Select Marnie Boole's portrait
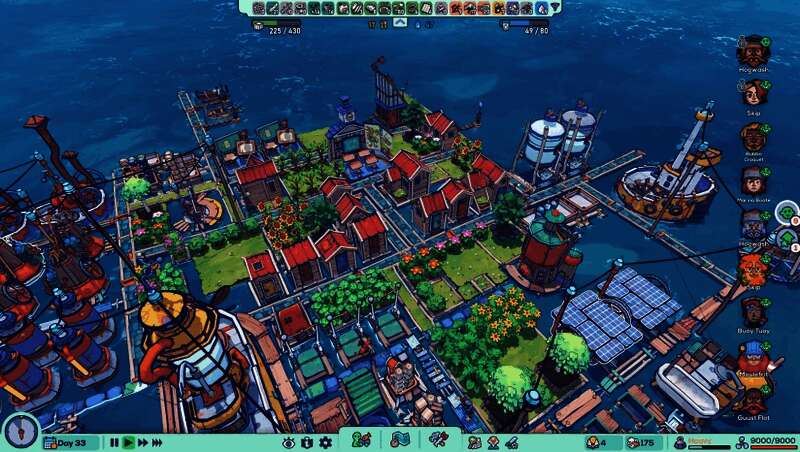Image resolution: width=800 pixels, height=452 pixels. coord(753,181)
